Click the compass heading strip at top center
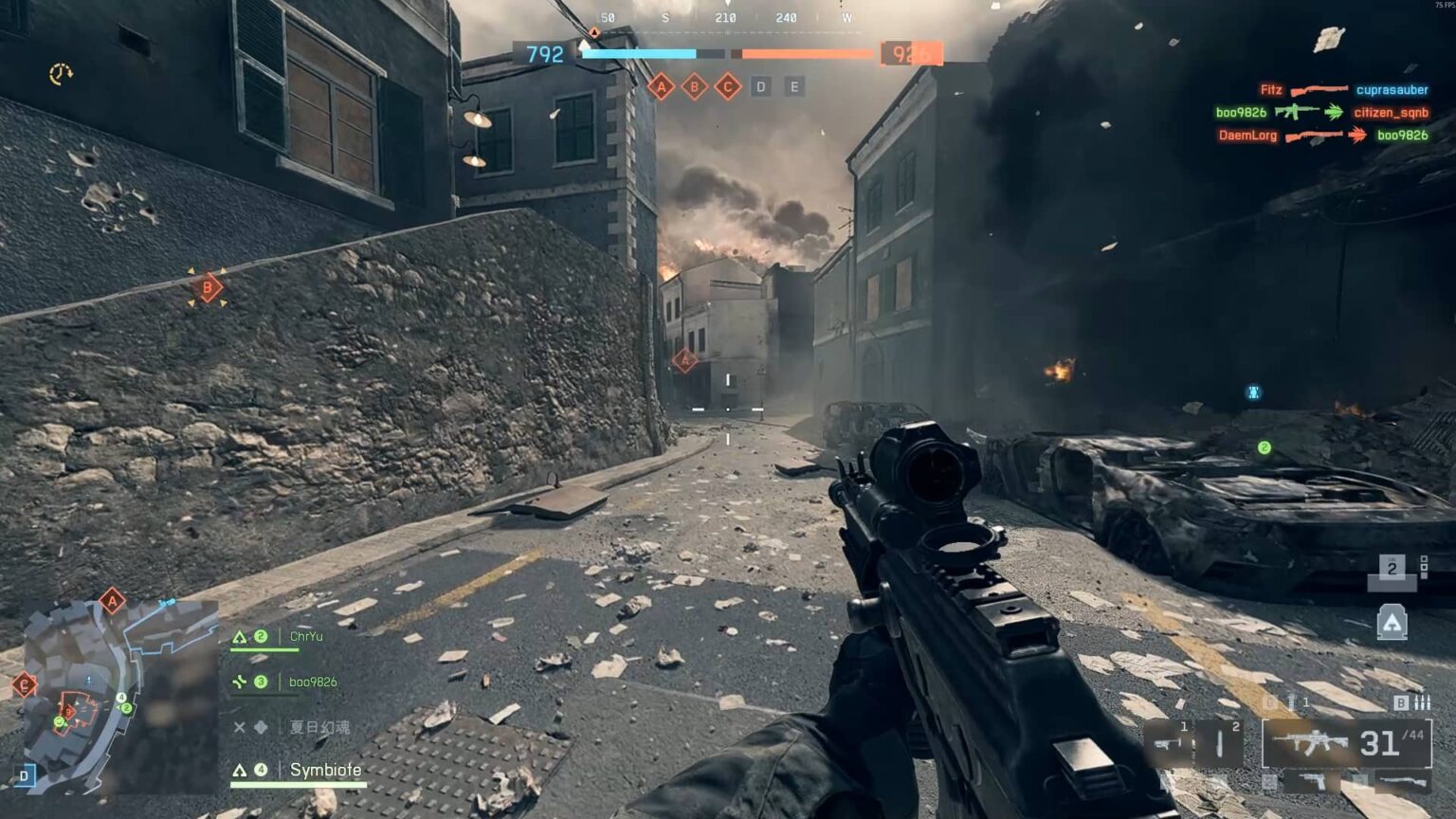 pos(725,16)
